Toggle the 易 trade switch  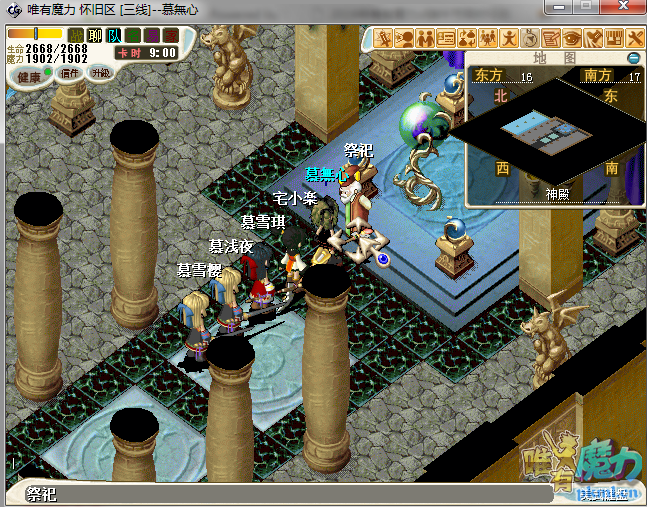151,37
